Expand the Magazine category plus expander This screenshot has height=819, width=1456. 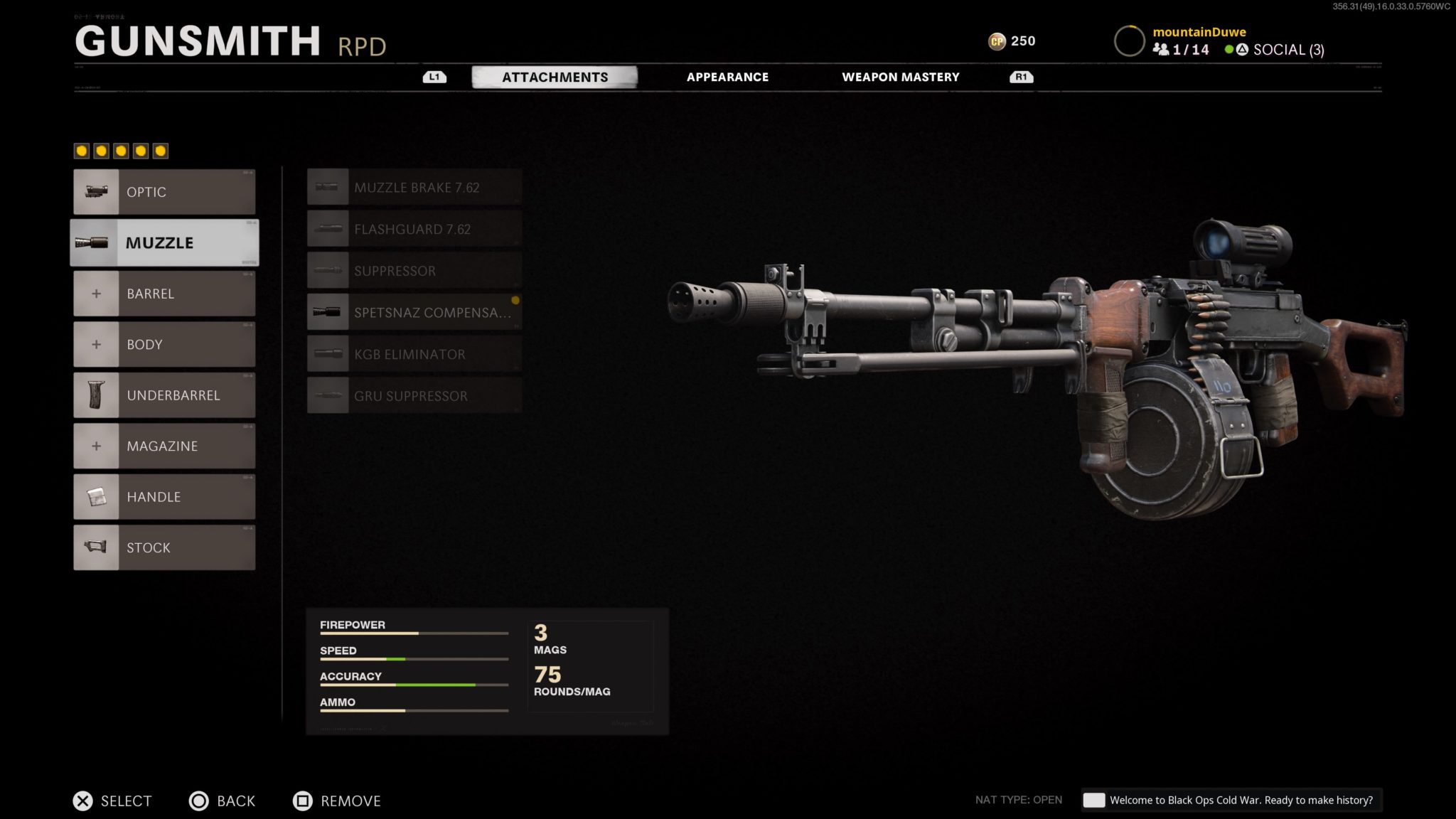click(x=97, y=446)
